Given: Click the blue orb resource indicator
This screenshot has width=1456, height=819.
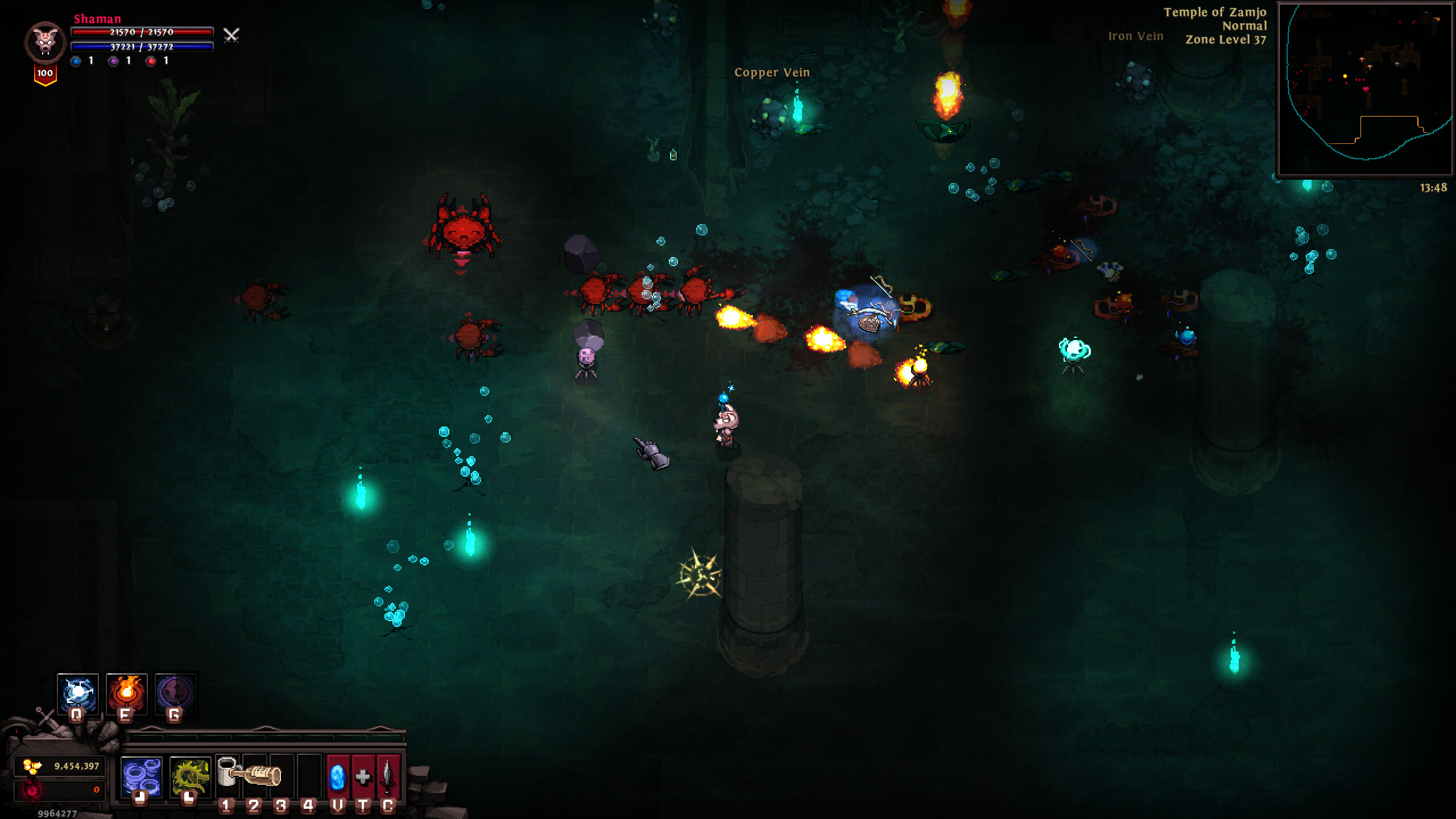Looking at the screenshot, I should [76, 64].
